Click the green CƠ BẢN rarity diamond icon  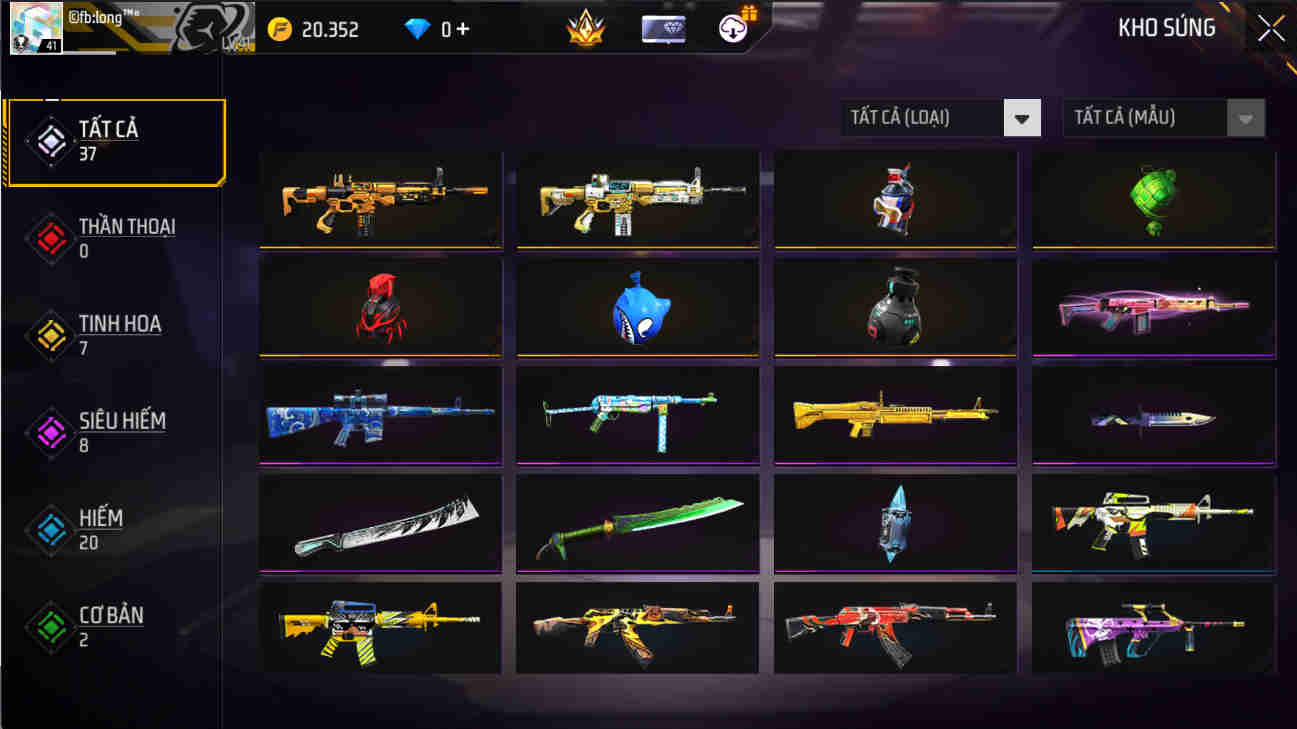49,627
